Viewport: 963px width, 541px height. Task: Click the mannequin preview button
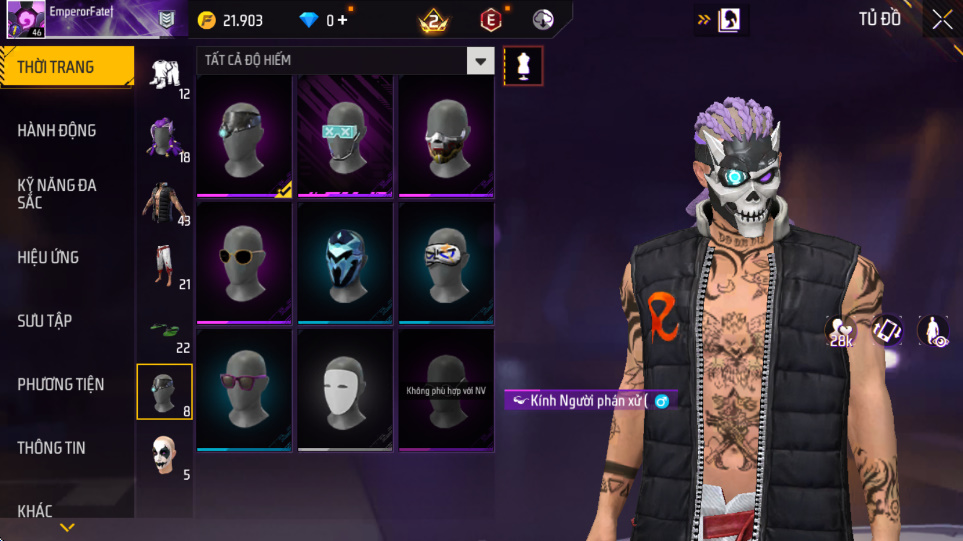coord(524,65)
